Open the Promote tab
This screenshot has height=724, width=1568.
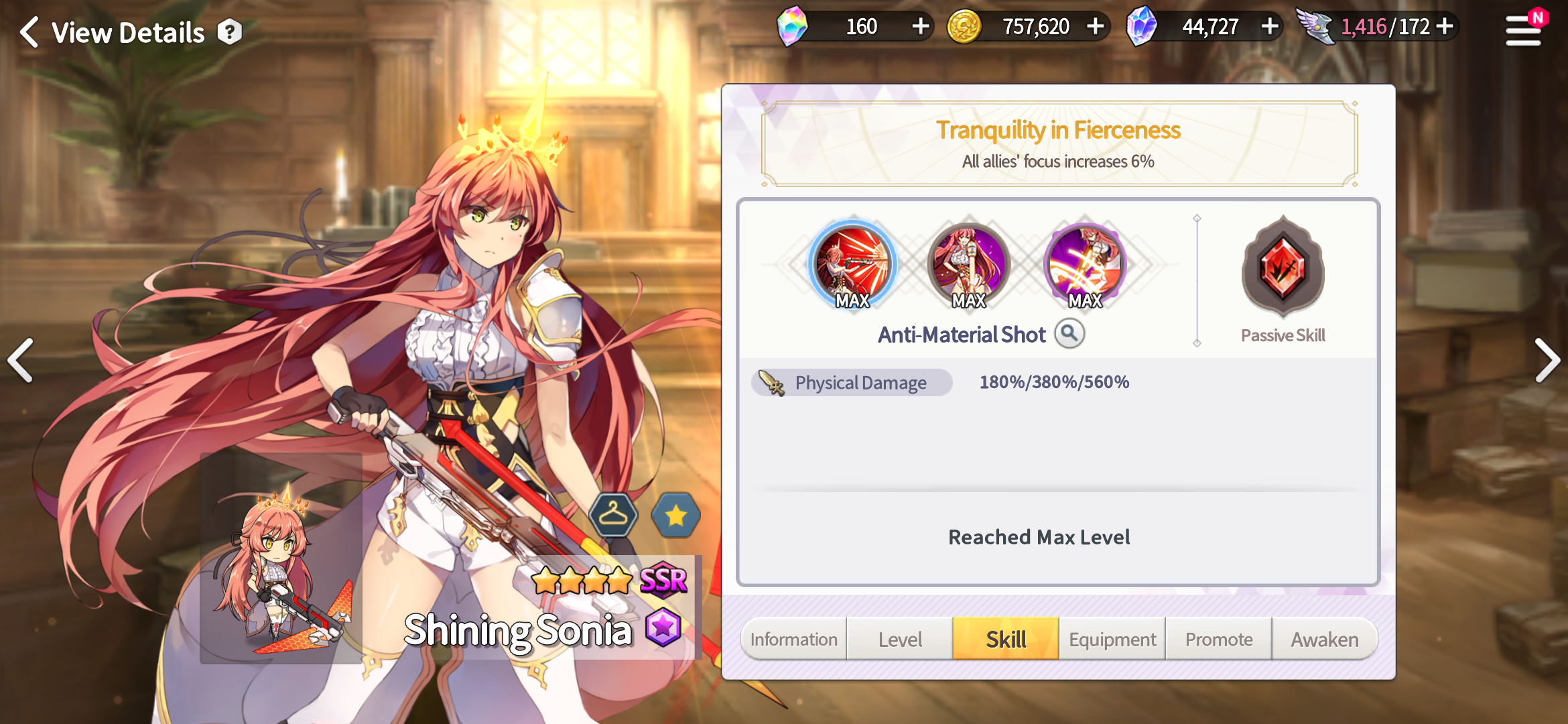pyautogui.click(x=1219, y=639)
